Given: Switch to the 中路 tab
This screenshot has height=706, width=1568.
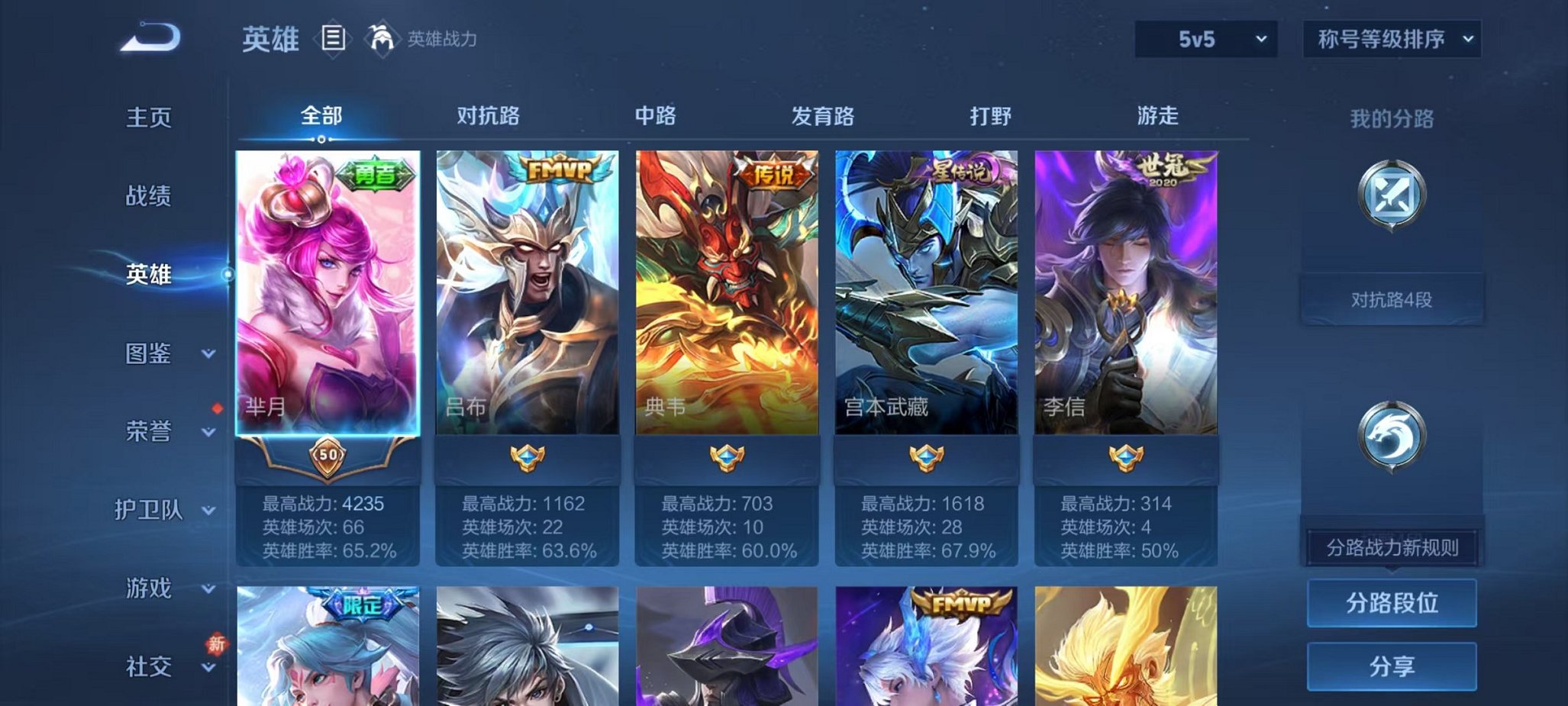Looking at the screenshot, I should click(654, 116).
